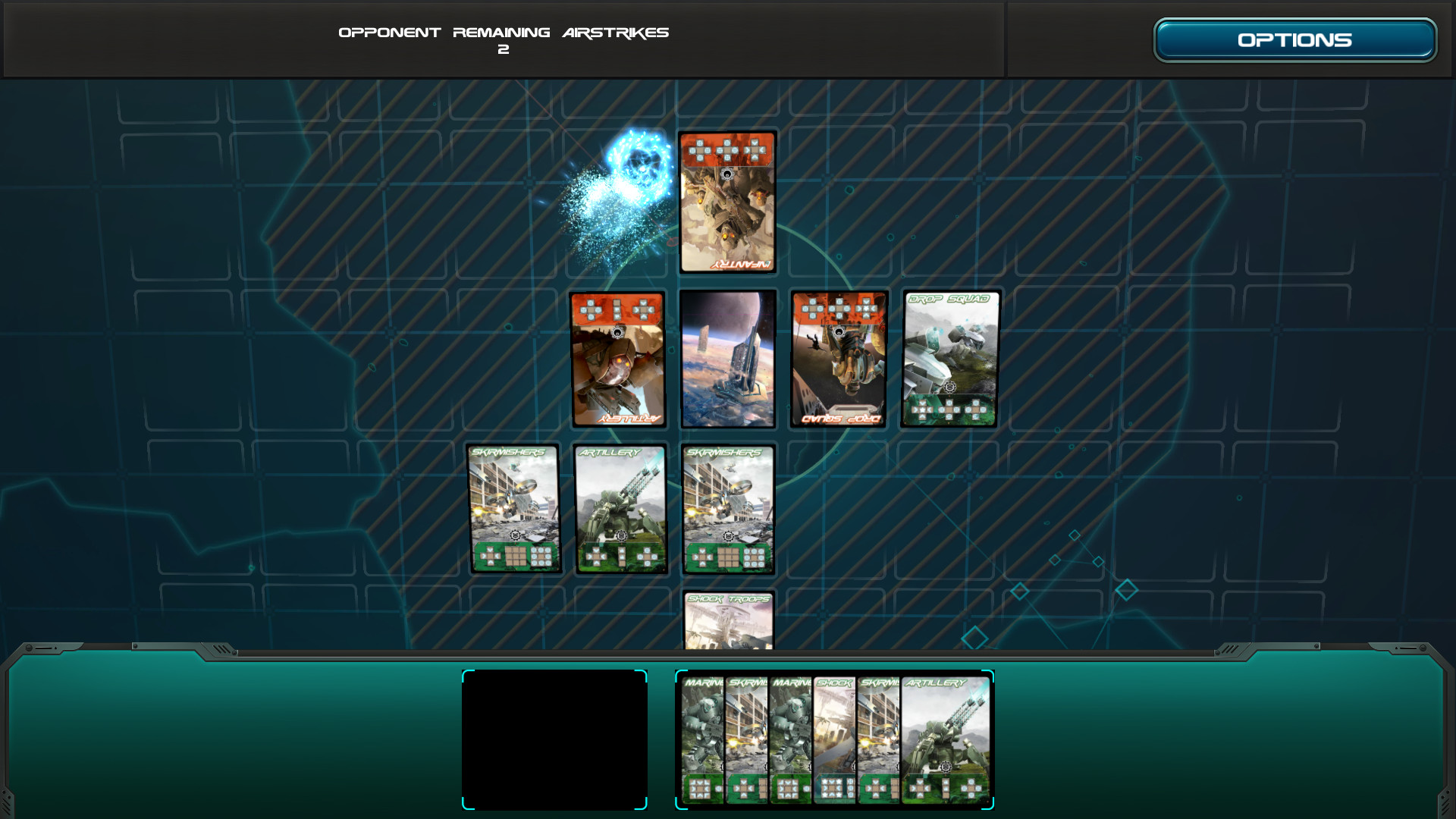Click the gear icon on the opponent's Artillery card
Viewport: 1456px width, 819px height.
click(x=618, y=334)
